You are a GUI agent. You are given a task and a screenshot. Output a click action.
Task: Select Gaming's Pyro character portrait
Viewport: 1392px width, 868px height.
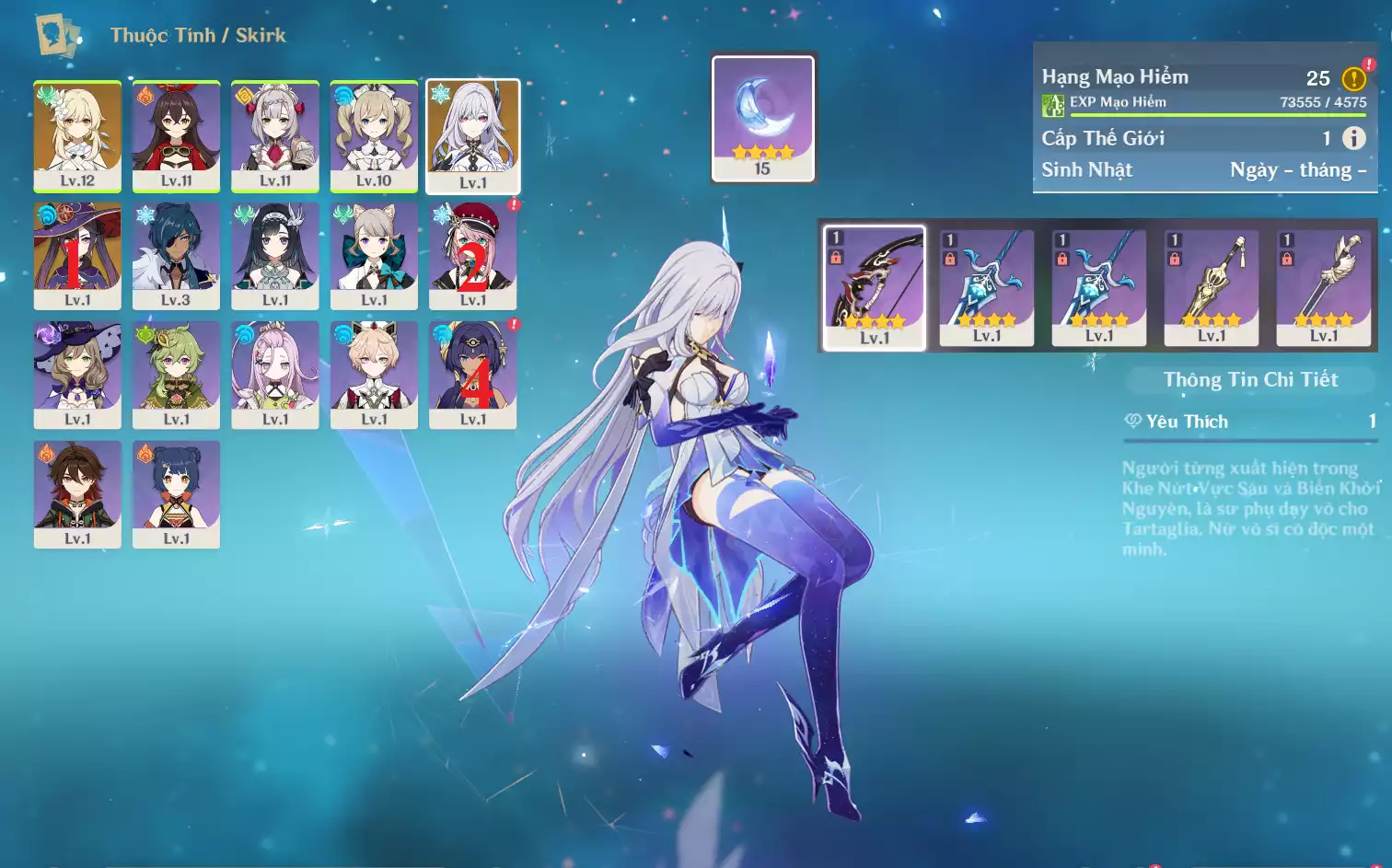pos(77,493)
